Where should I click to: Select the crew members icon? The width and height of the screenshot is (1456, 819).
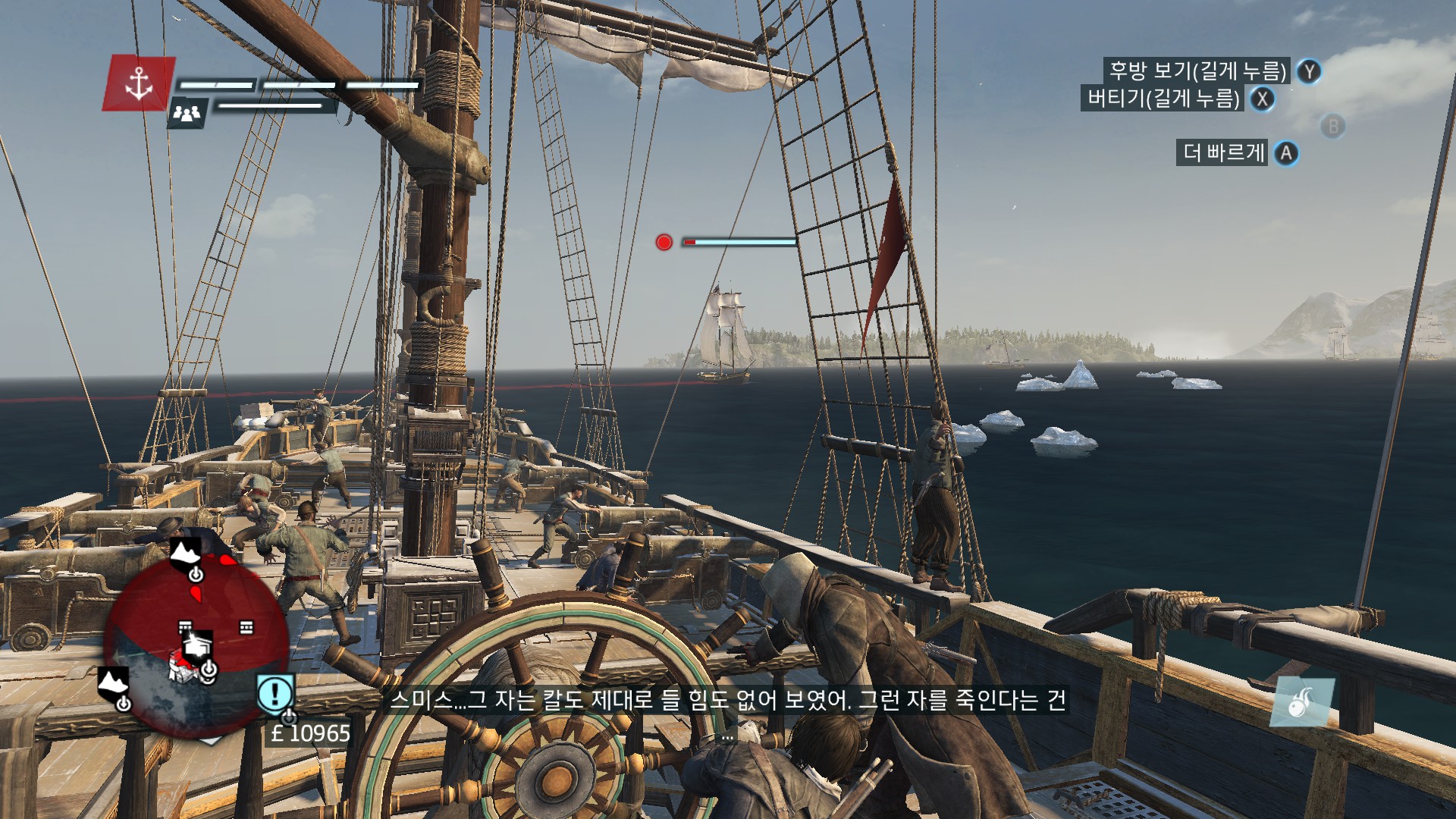pos(187,113)
